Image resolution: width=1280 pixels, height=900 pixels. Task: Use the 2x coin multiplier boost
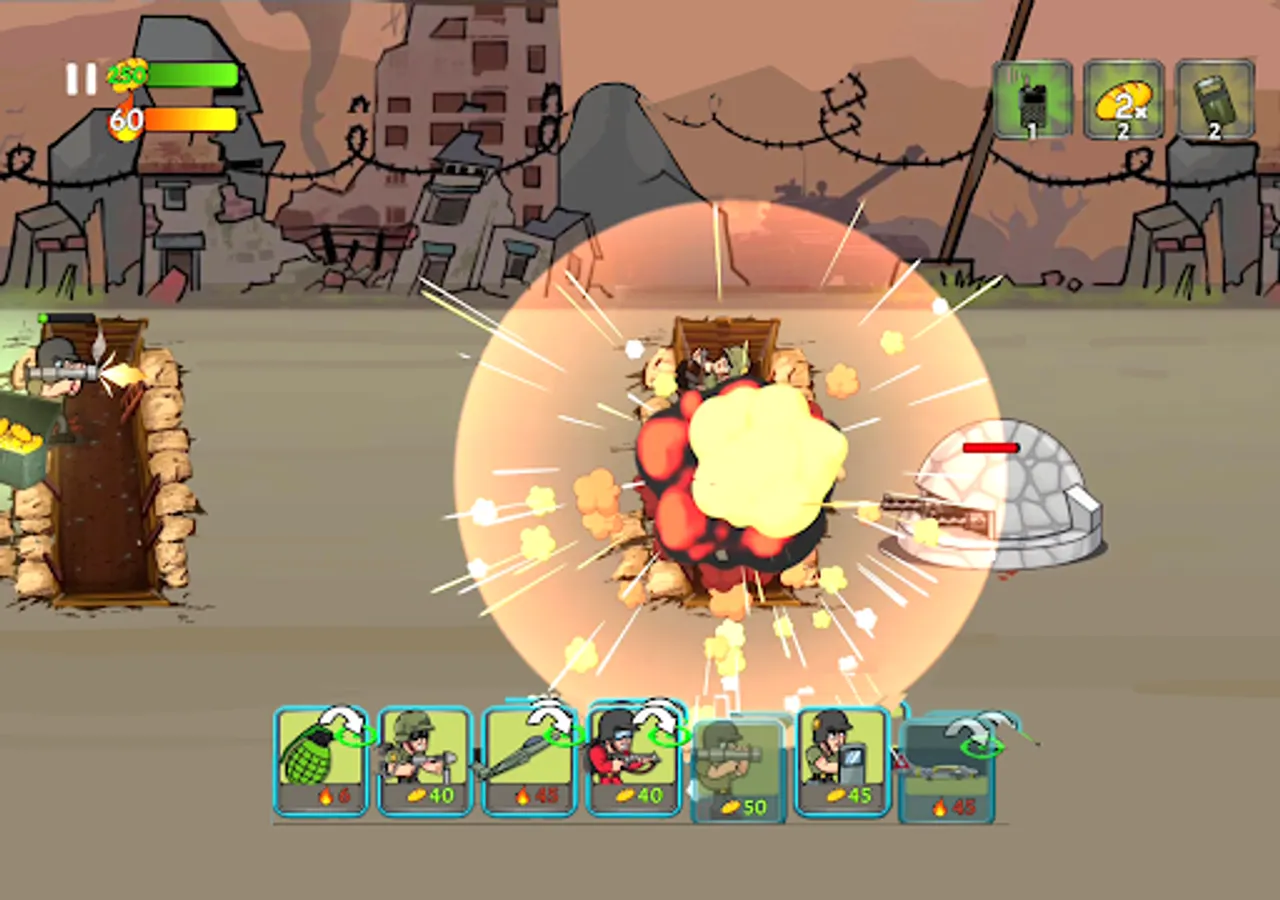tap(1122, 100)
